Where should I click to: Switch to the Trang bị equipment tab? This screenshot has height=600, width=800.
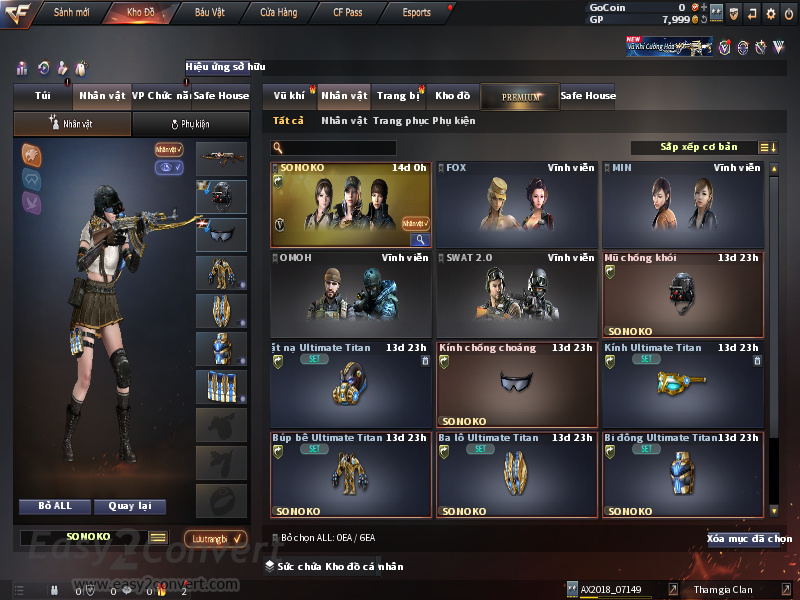click(x=398, y=96)
